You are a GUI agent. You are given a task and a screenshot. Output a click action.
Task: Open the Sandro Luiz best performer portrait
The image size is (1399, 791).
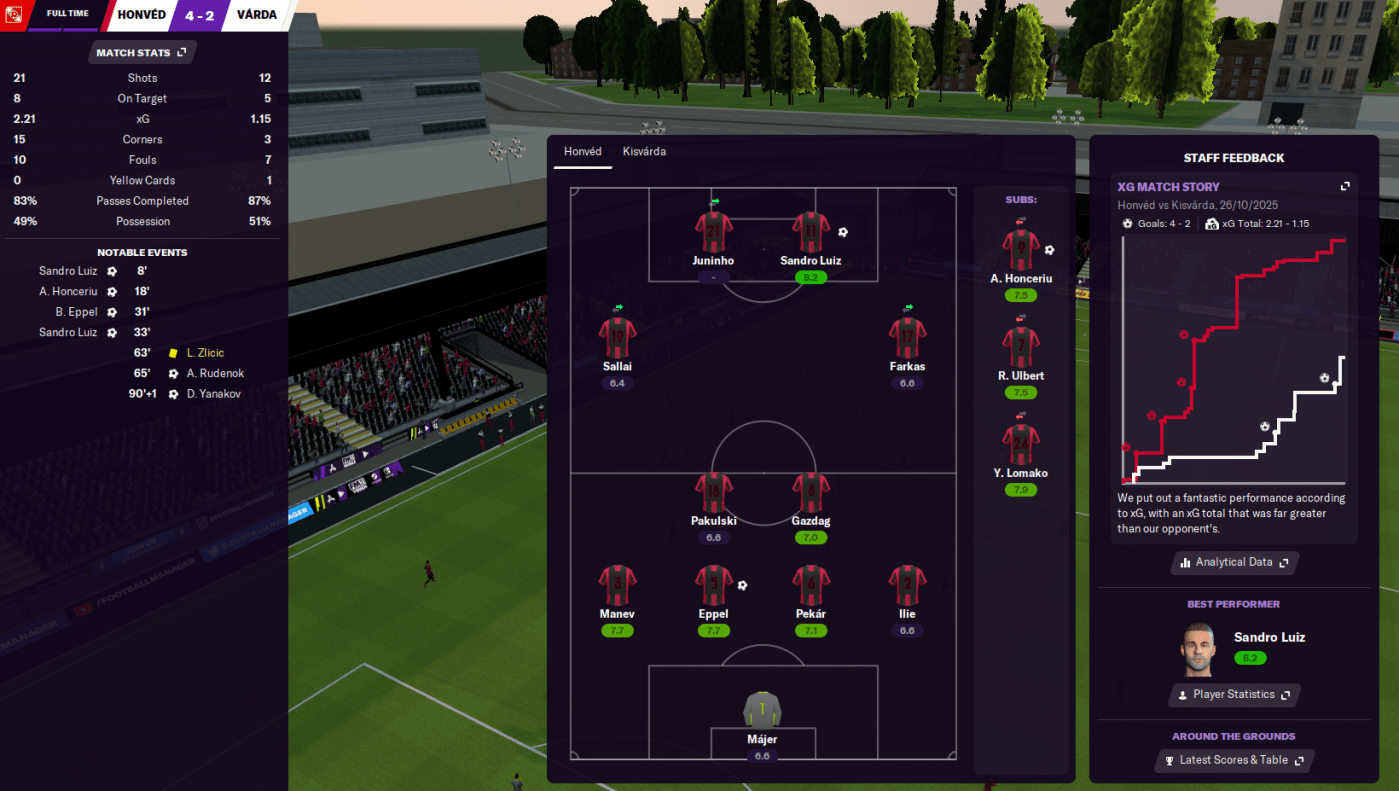(x=1197, y=650)
